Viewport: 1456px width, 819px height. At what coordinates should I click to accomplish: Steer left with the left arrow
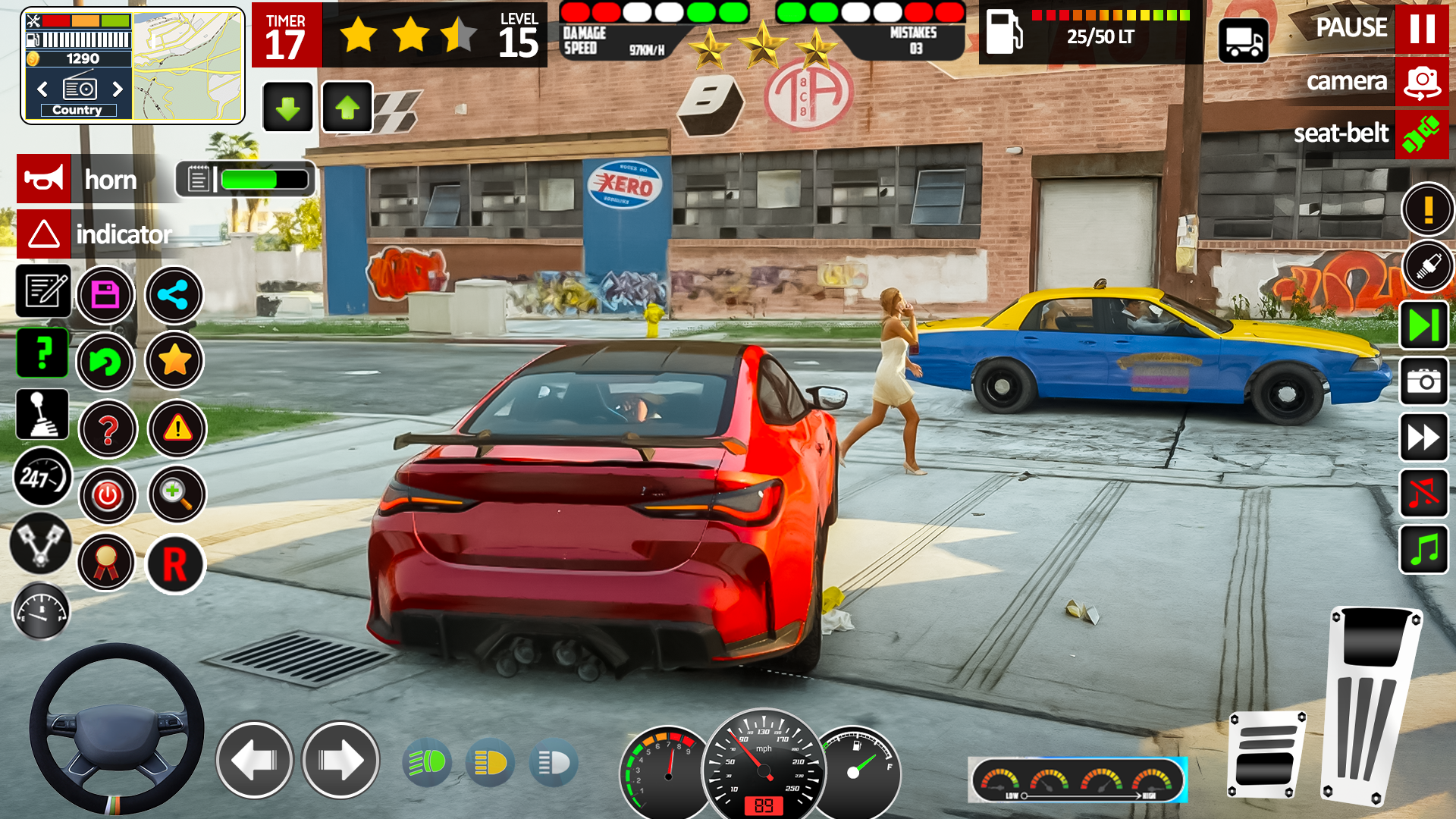(254, 760)
